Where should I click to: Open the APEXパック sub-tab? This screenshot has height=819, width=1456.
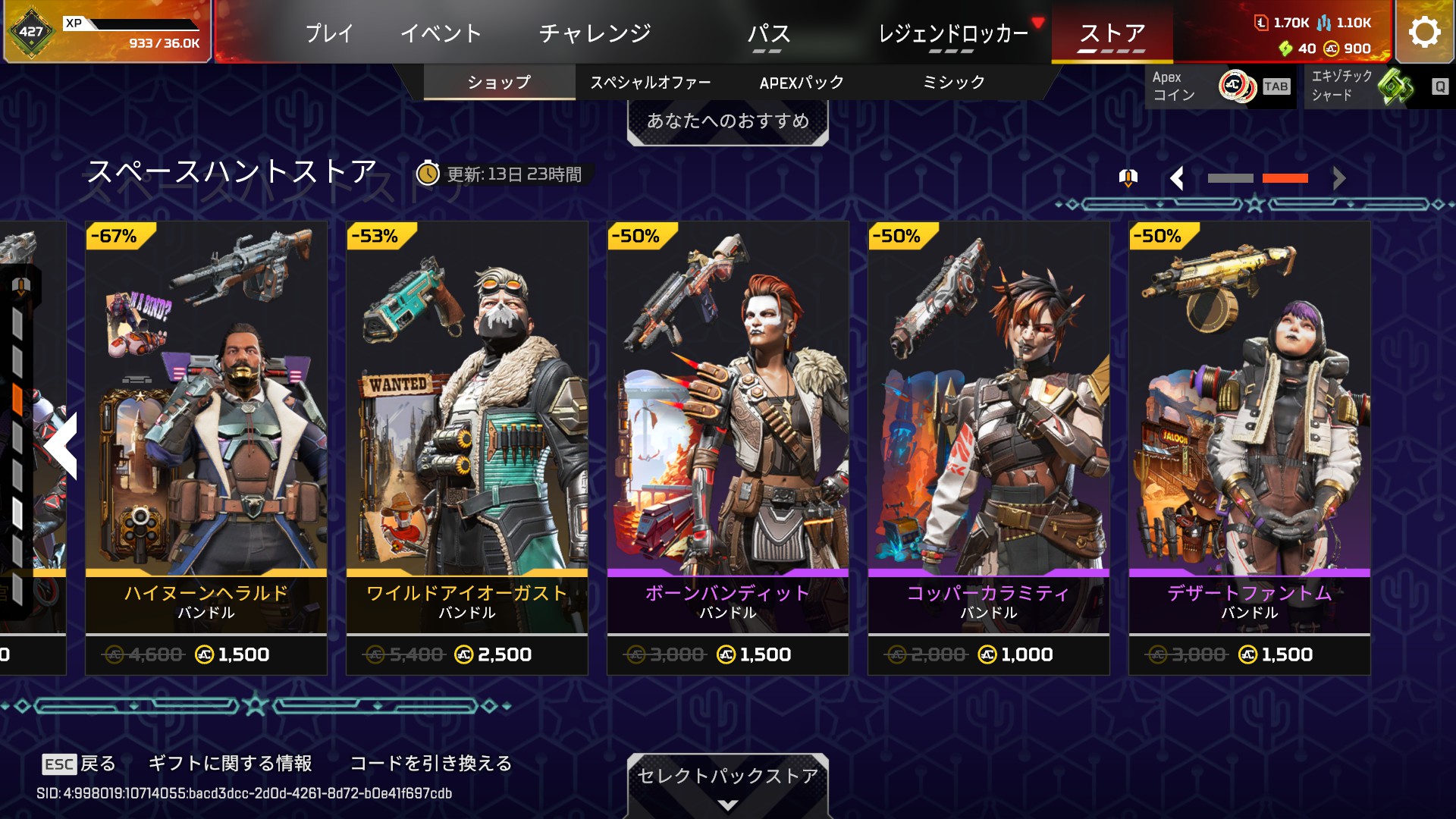(x=802, y=82)
